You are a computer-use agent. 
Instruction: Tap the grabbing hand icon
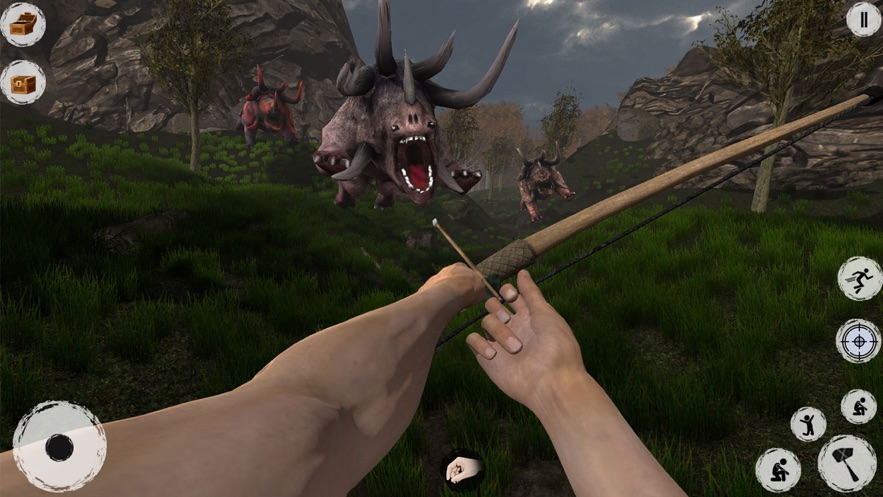463,468
